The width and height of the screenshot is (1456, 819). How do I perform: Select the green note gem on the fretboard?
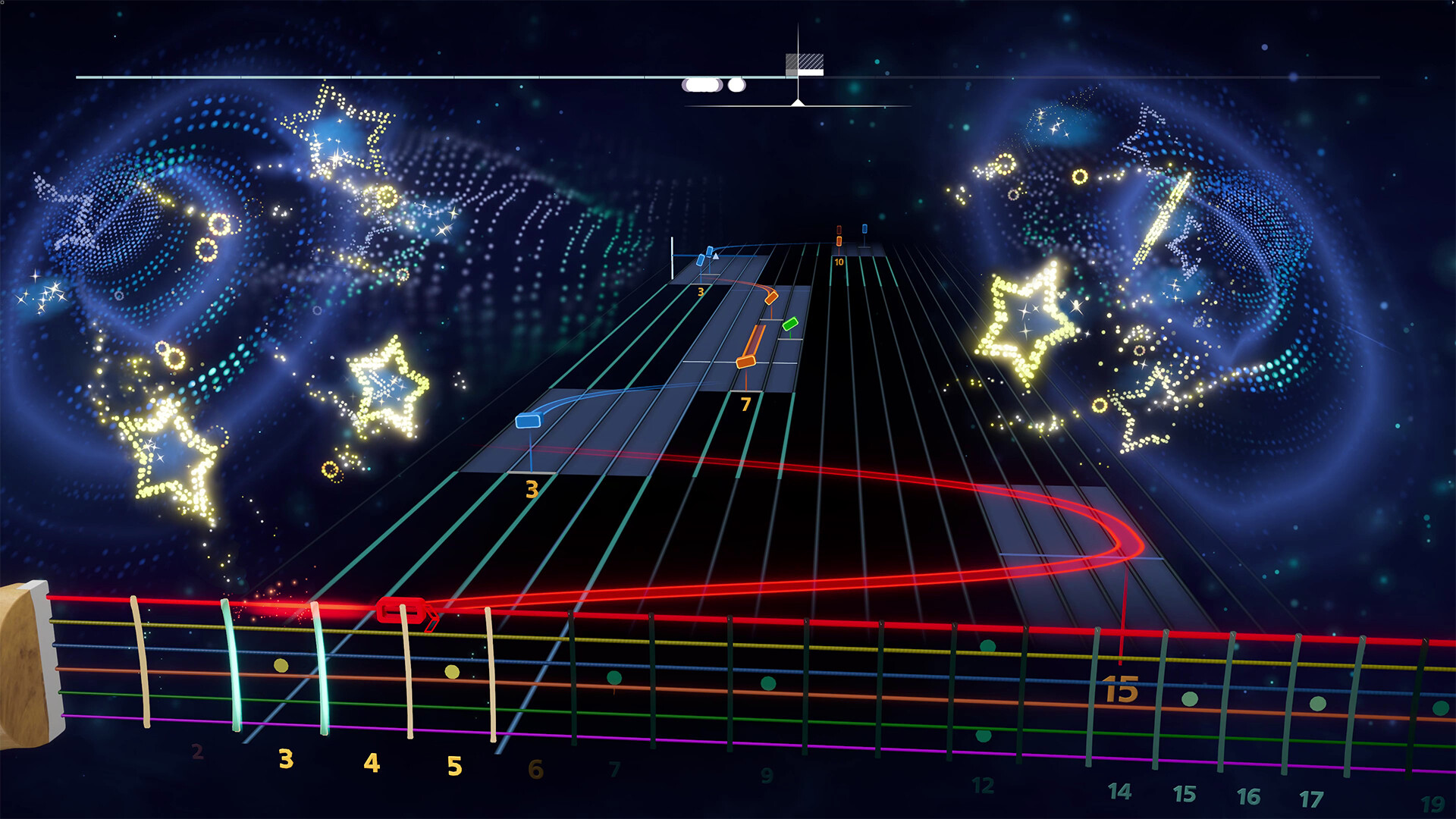(x=791, y=325)
